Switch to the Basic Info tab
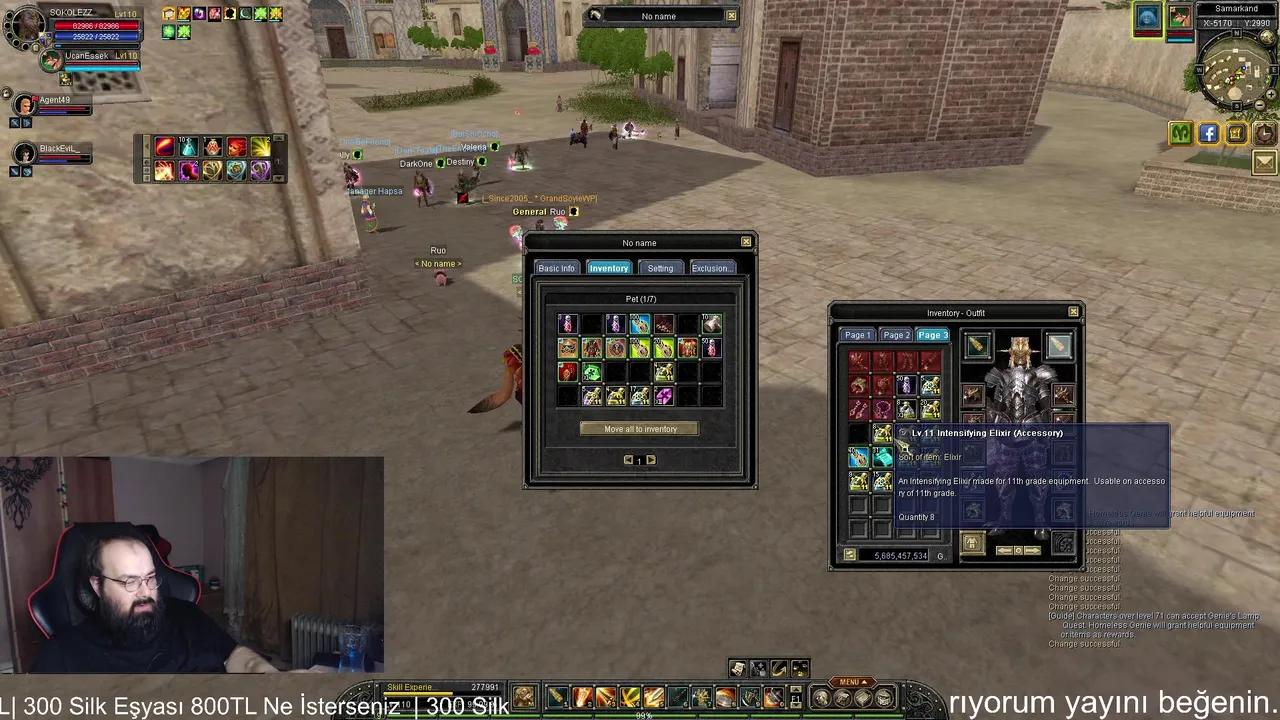This screenshot has width=1280, height=720. coord(556,268)
